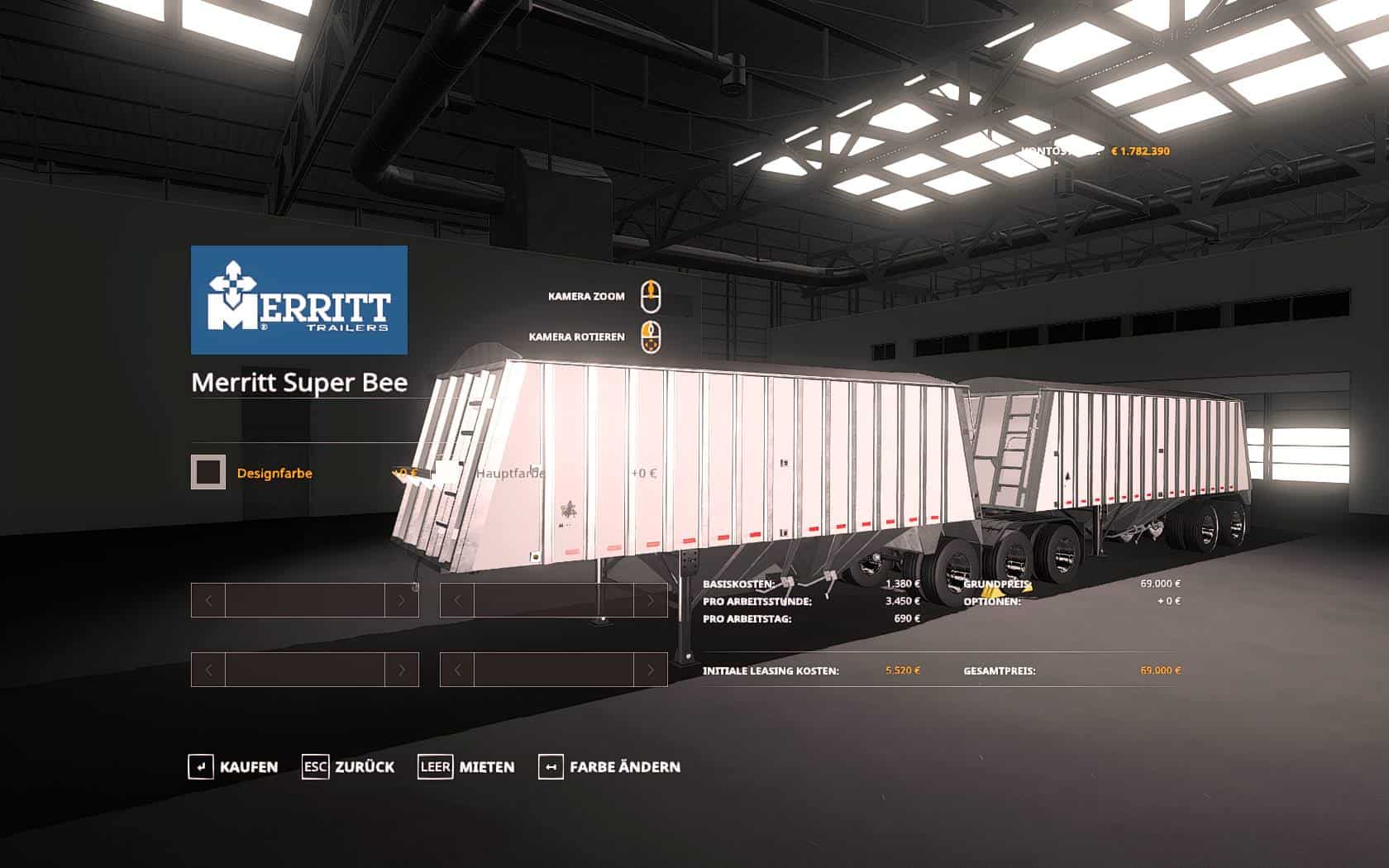Choose the FARBE ÄNDERN option
1389x868 pixels.
pos(609,767)
